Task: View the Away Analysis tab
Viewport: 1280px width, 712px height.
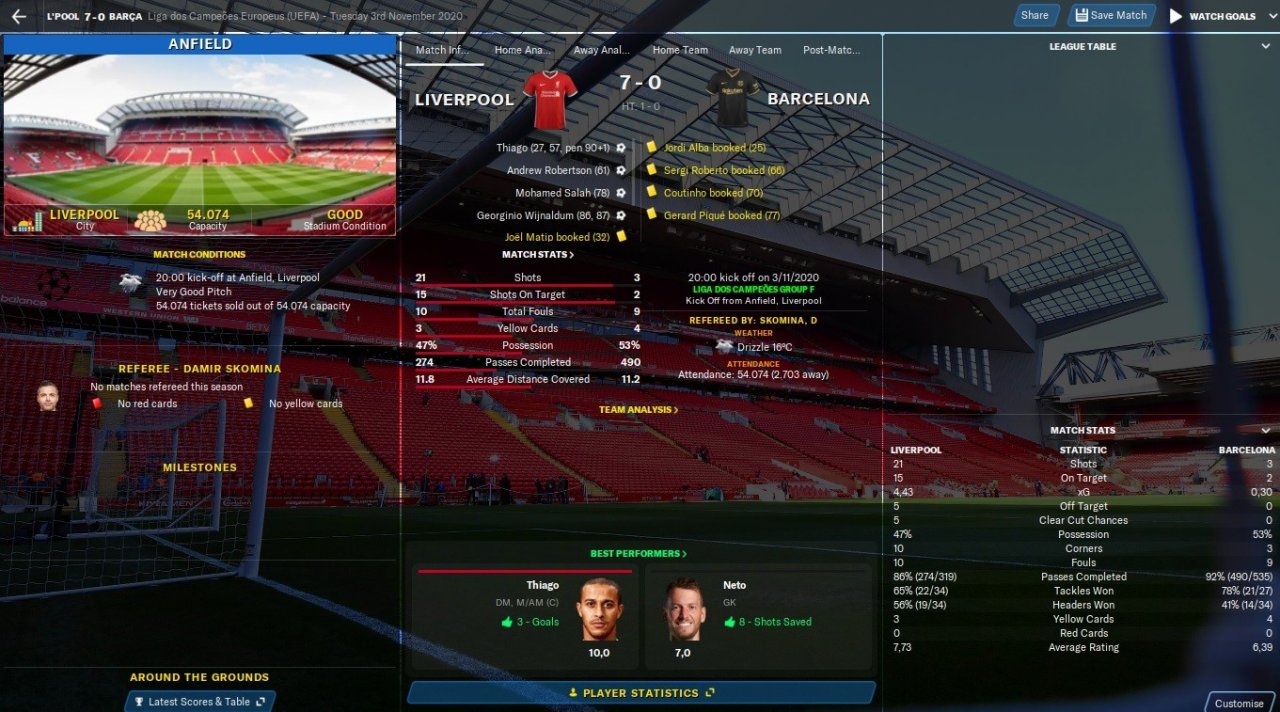Action: coord(601,50)
